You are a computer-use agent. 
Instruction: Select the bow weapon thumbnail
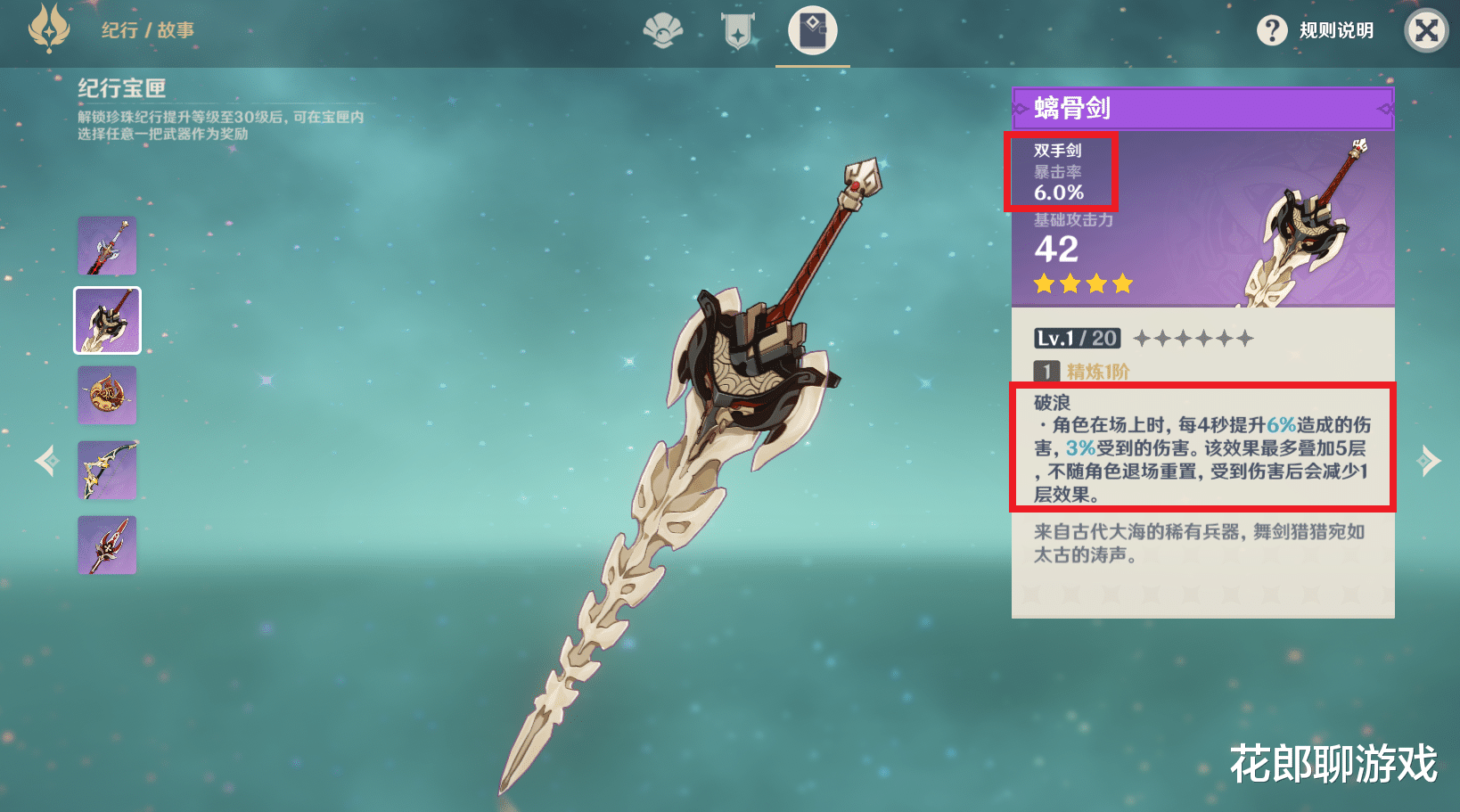tap(107, 470)
